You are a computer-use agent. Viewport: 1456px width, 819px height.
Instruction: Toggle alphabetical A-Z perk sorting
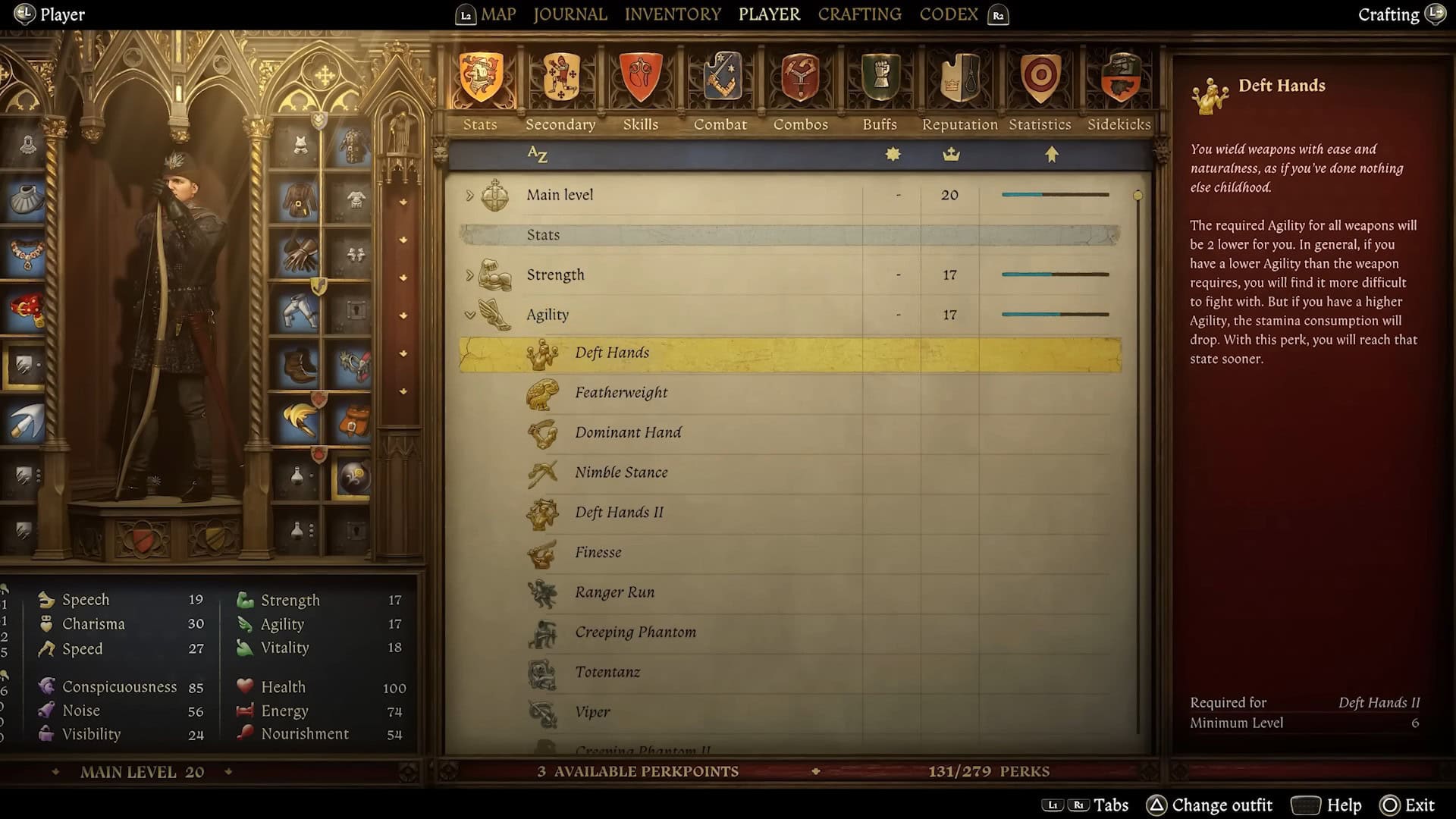click(538, 154)
